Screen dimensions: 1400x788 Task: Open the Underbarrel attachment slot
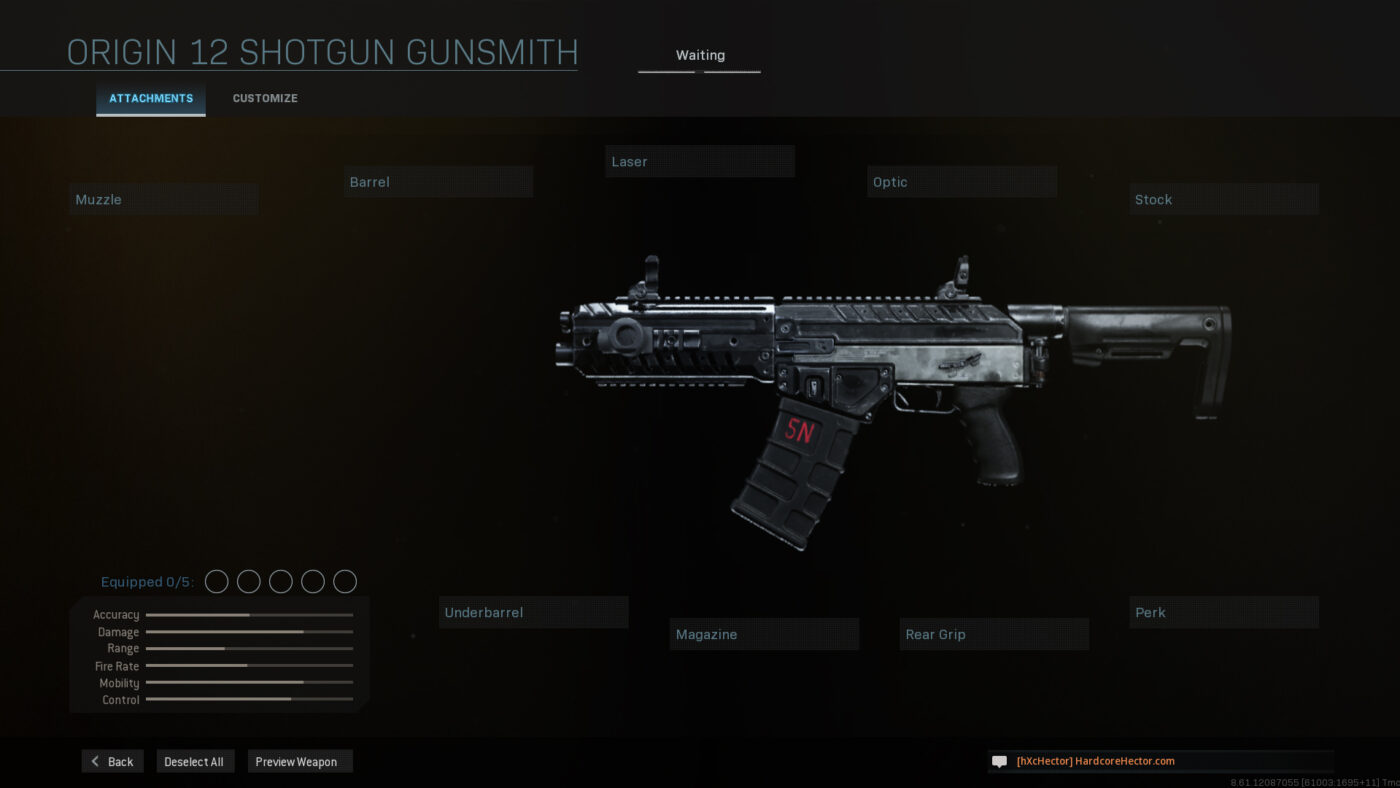tap(533, 612)
